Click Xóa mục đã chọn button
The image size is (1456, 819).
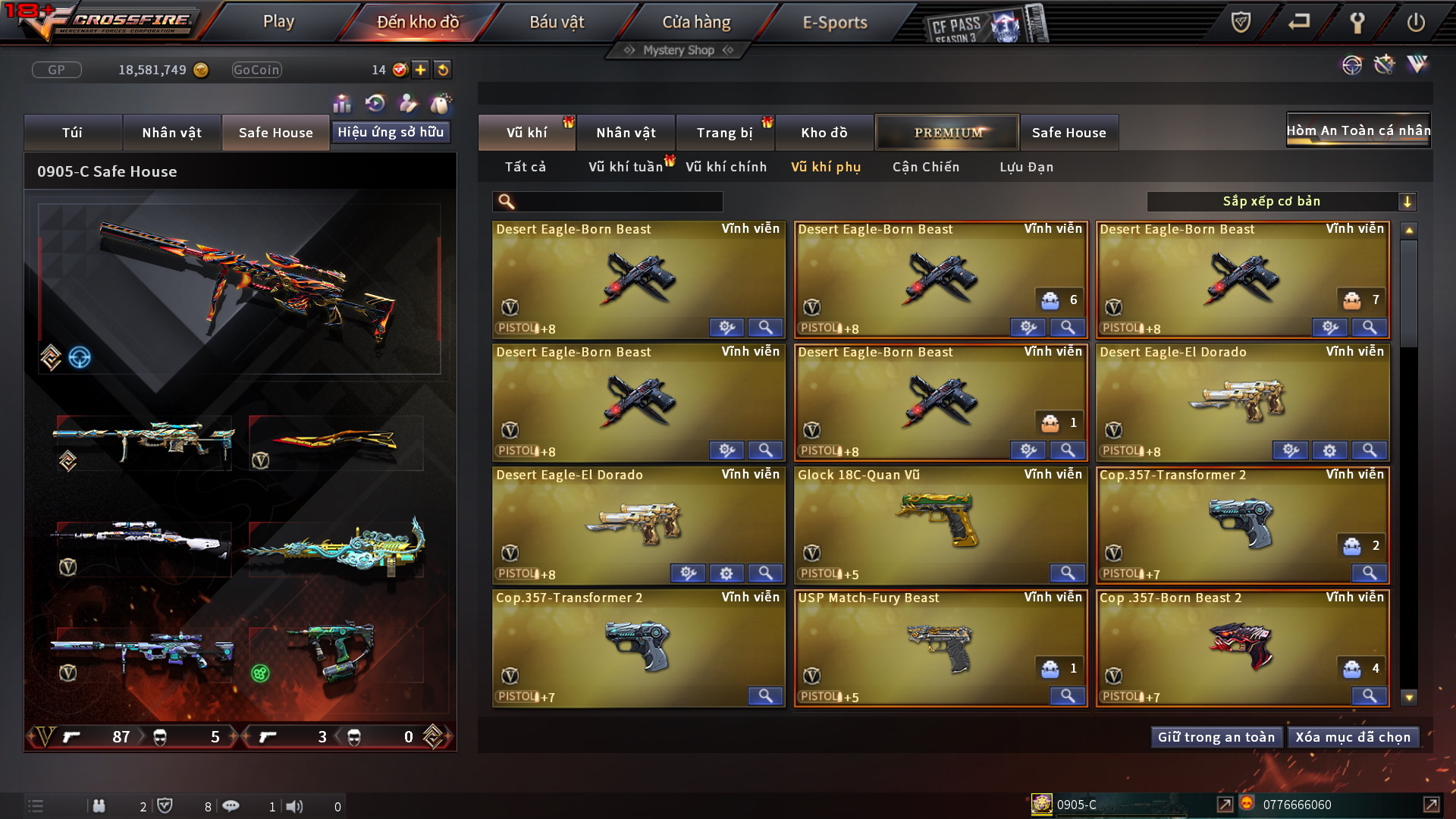click(1353, 737)
